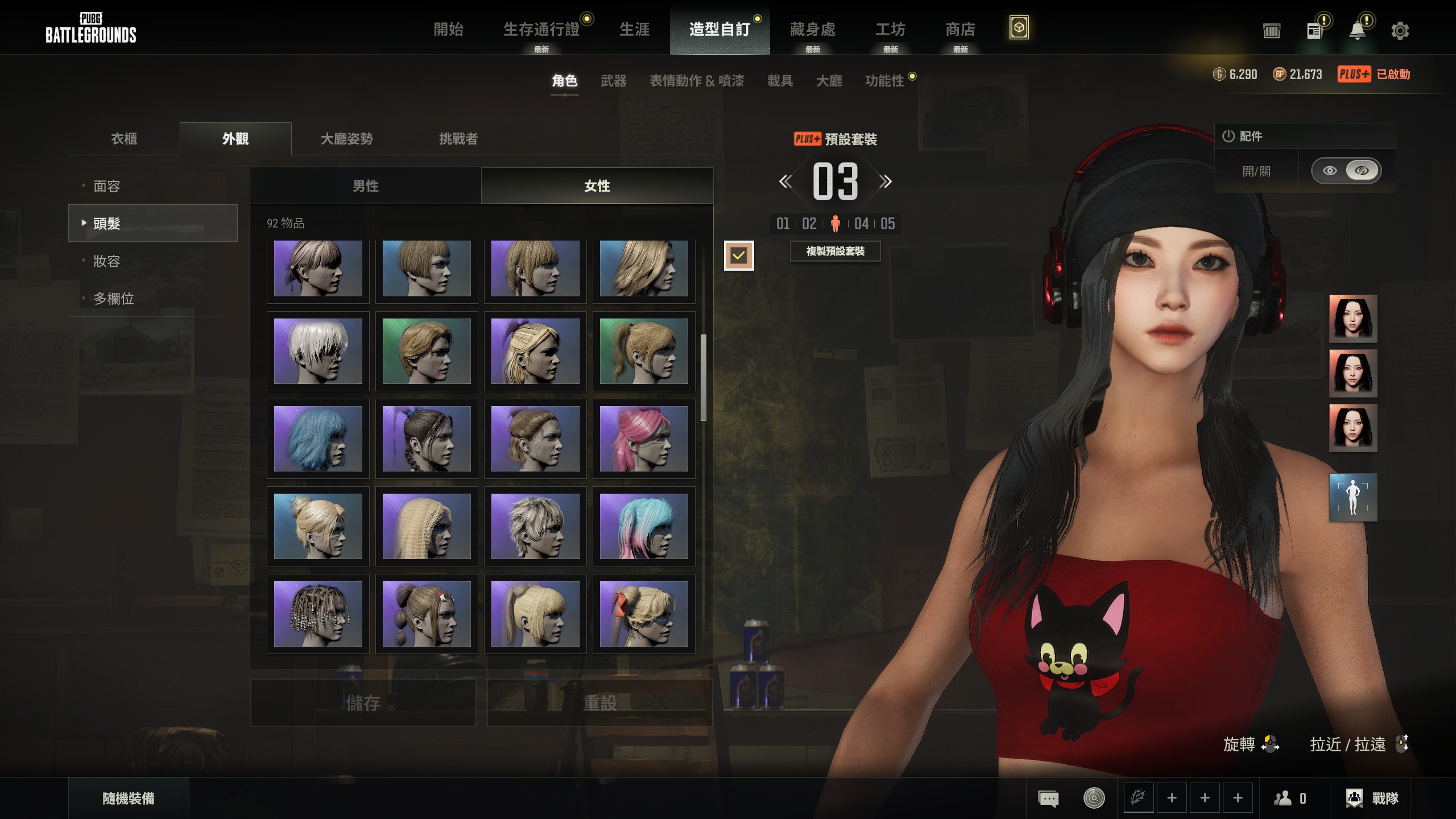
Task: Switch to the 衣櫃 wardrobe tab
Action: click(124, 139)
